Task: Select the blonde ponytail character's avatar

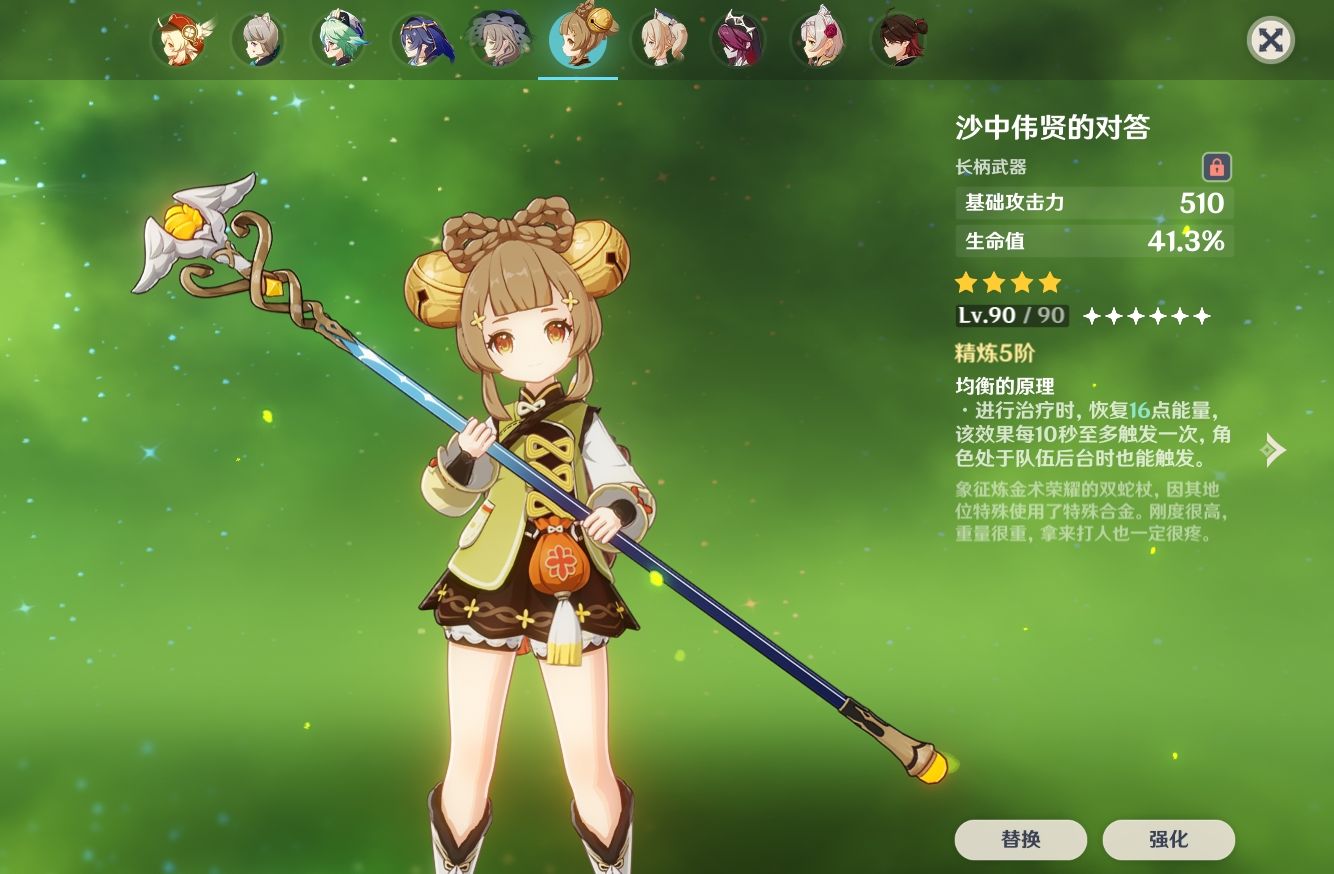Action: coord(659,40)
